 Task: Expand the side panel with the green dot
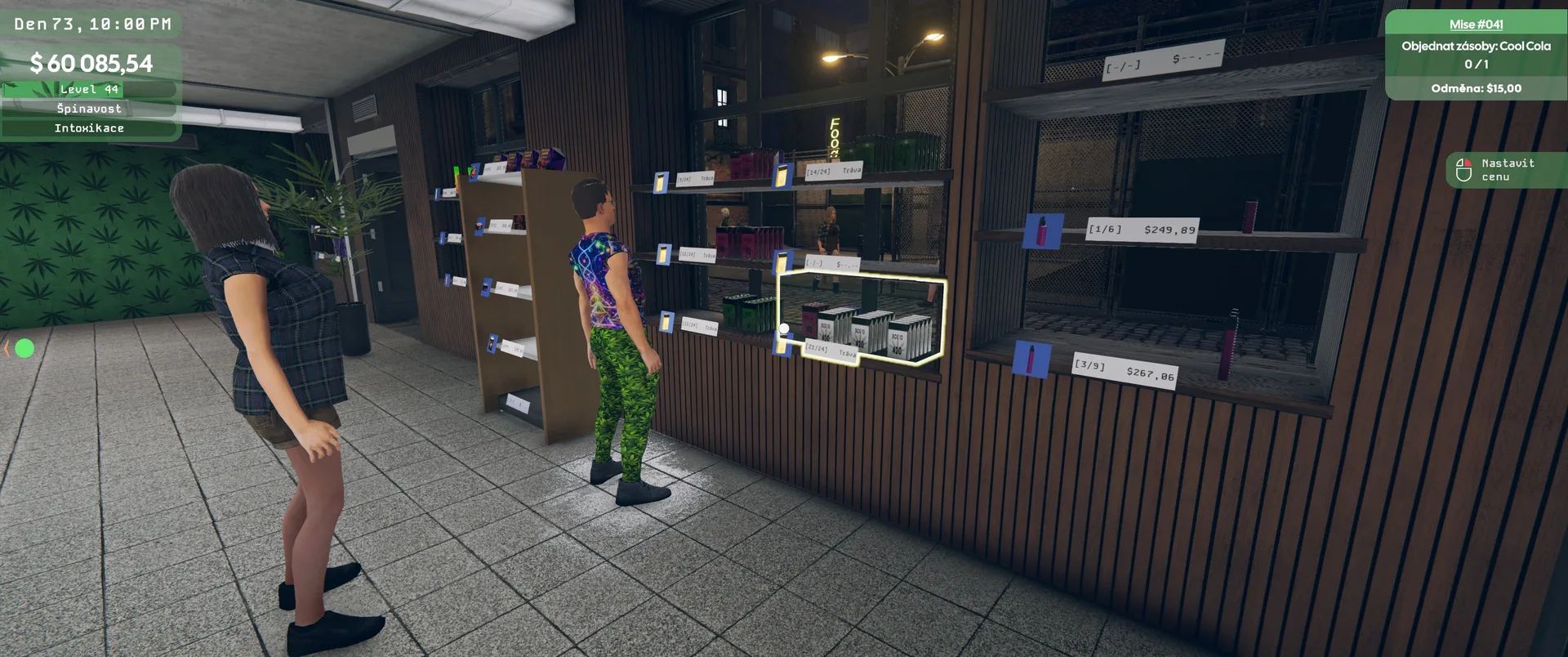pos(8,349)
